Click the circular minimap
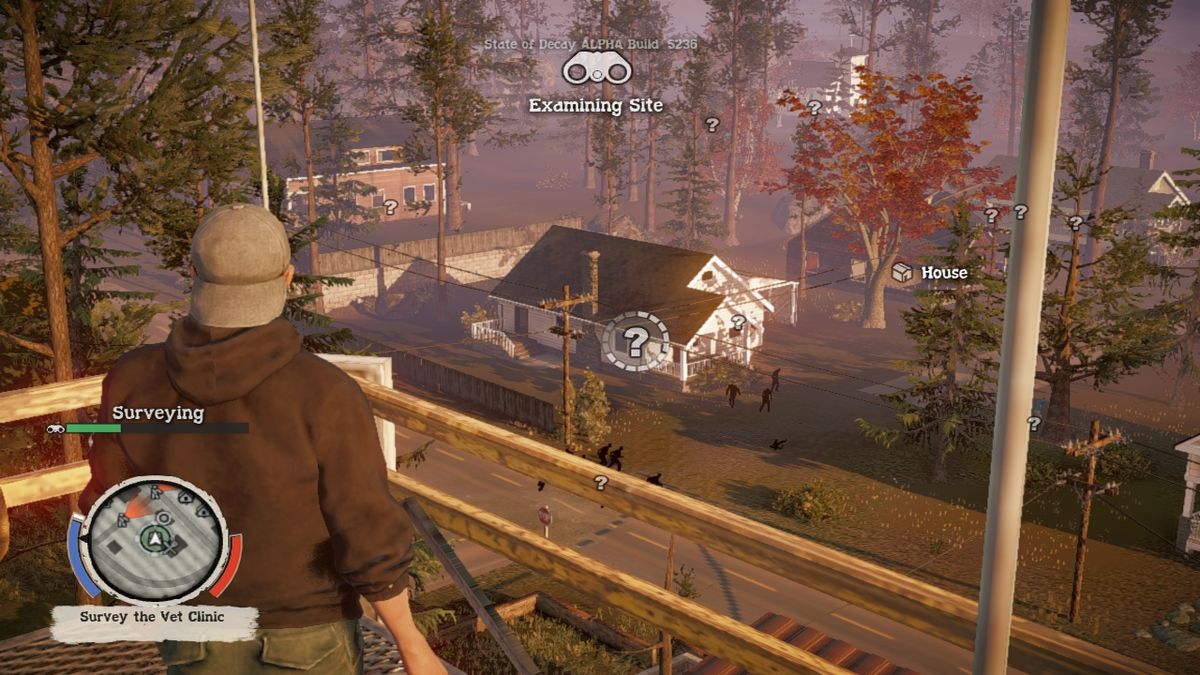This screenshot has width=1200, height=675. coord(154,539)
